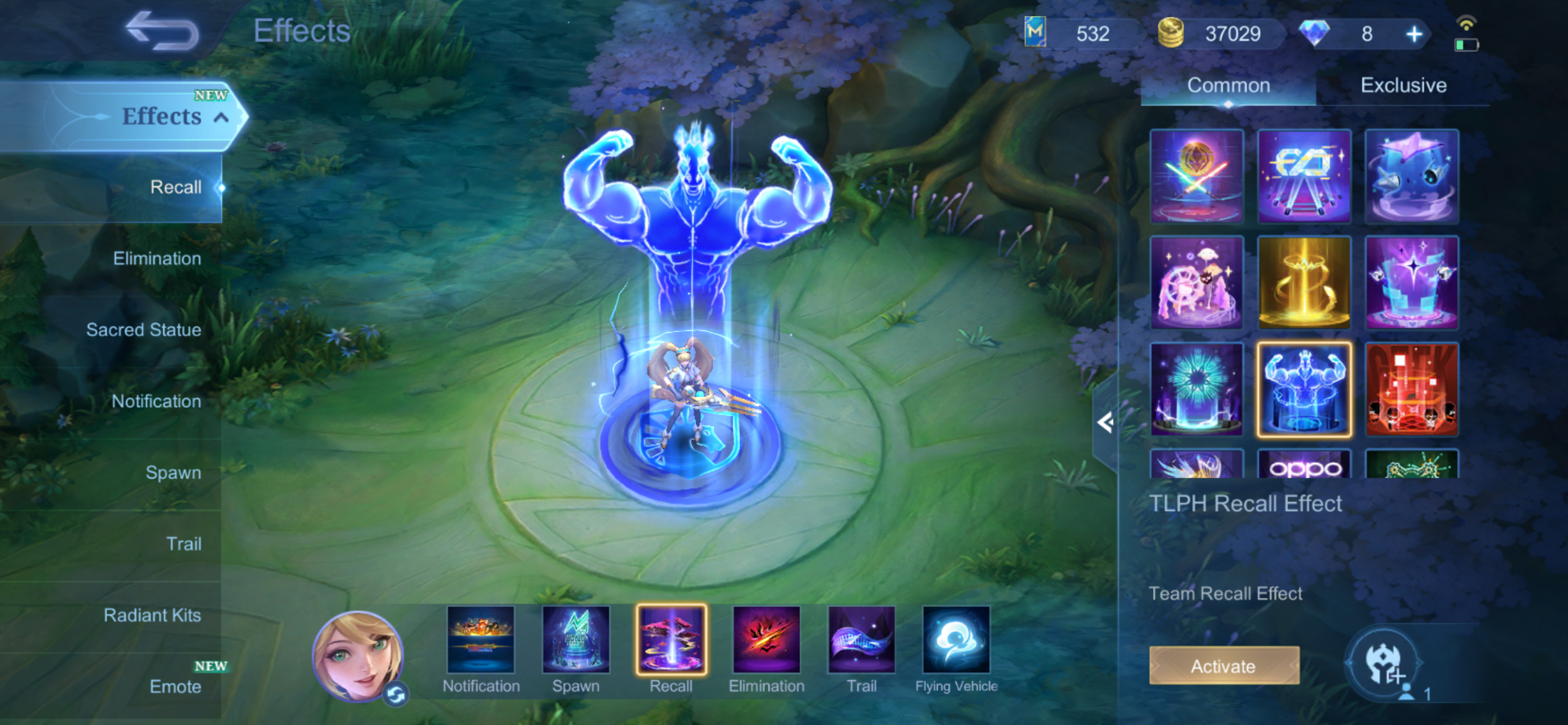Switch to the Exclusive tab
The height and width of the screenshot is (725, 1568).
point(1403,86)
